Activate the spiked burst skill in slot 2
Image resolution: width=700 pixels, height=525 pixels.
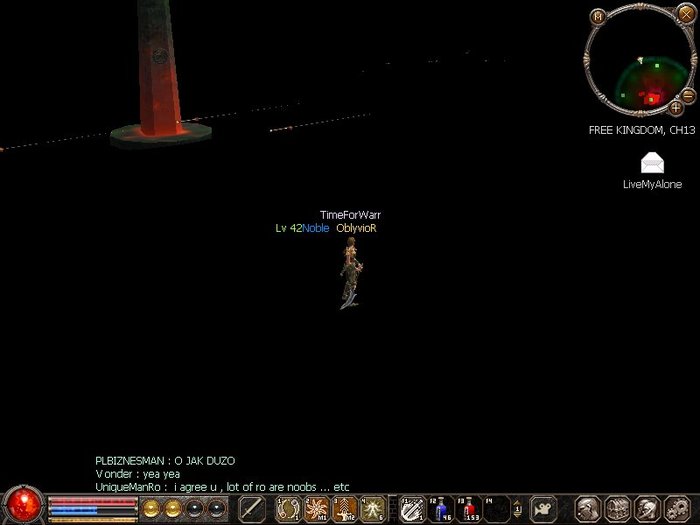(x=317, y=508)
